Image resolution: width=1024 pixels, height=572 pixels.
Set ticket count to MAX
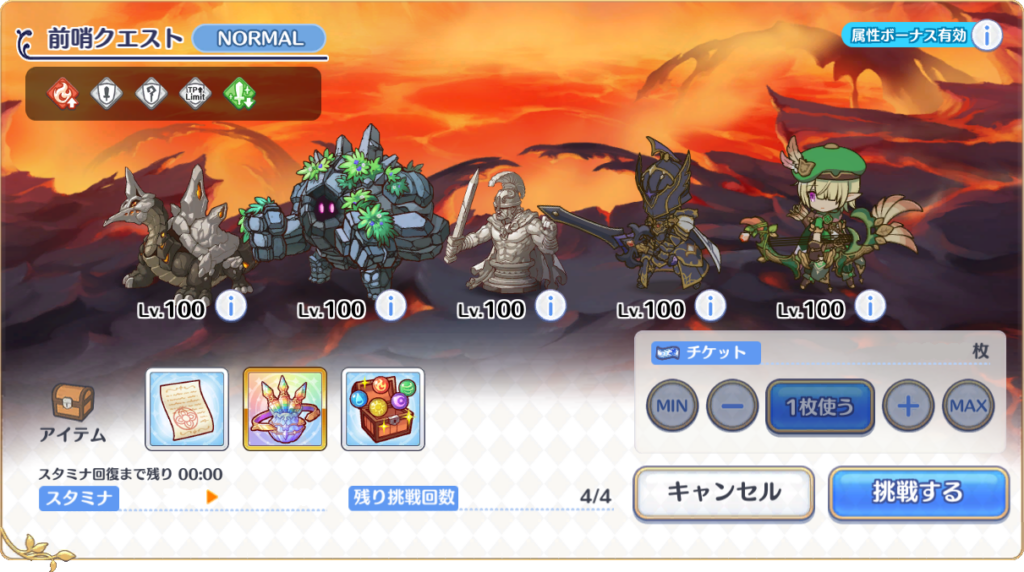(x=967, y=407)
